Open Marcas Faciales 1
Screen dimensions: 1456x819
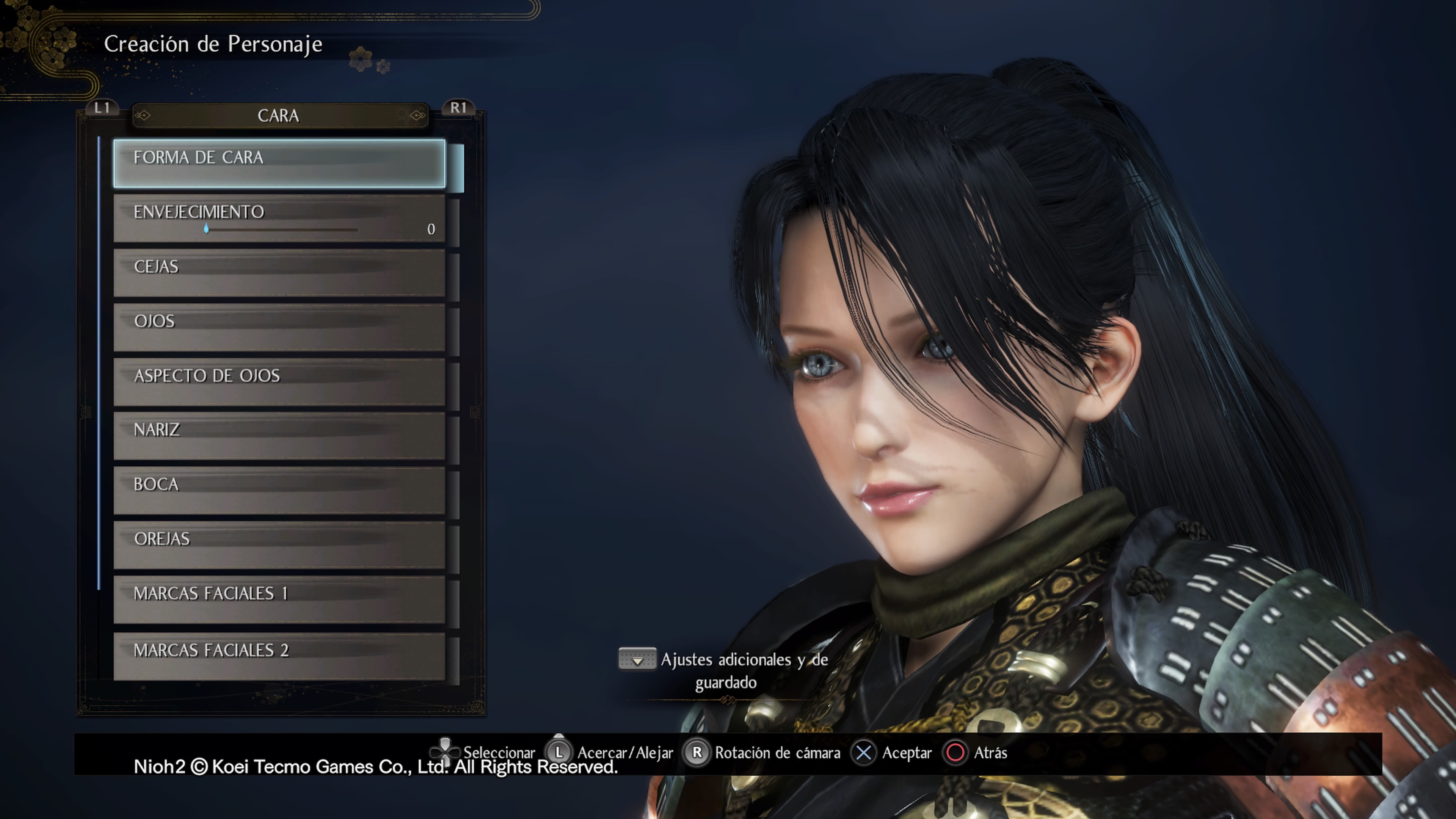click(x=279, y=599)
